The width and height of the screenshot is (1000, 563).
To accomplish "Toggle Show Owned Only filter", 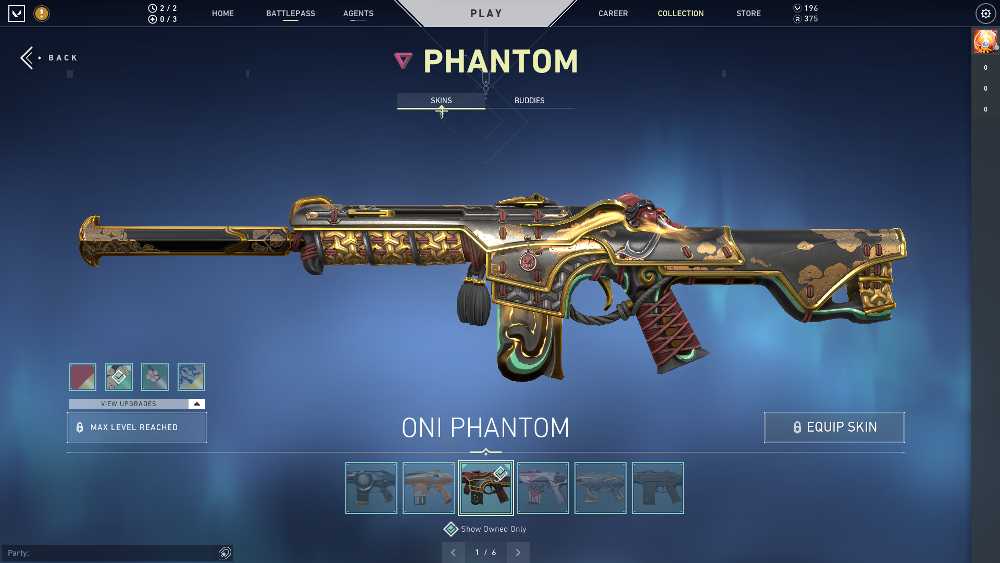I will [x=451, y=529].
